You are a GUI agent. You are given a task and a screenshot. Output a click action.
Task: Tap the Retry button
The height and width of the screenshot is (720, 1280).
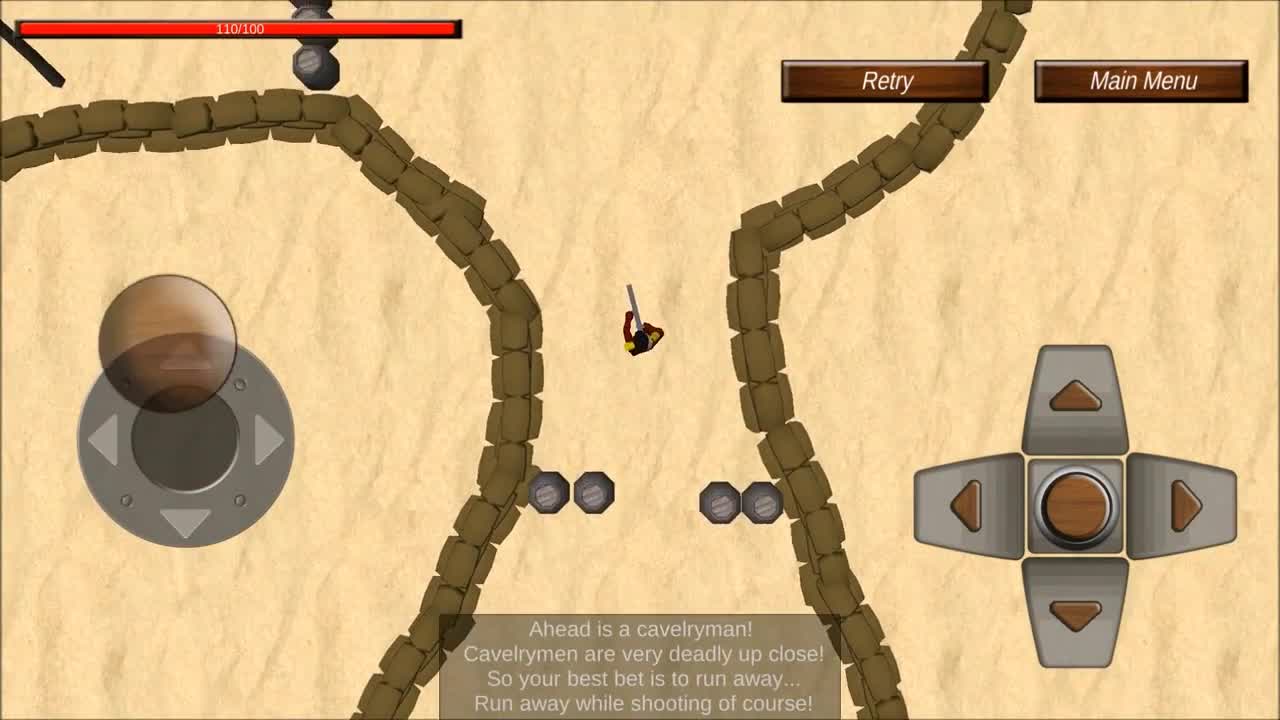pyautogui.click(x=884, y=81)
